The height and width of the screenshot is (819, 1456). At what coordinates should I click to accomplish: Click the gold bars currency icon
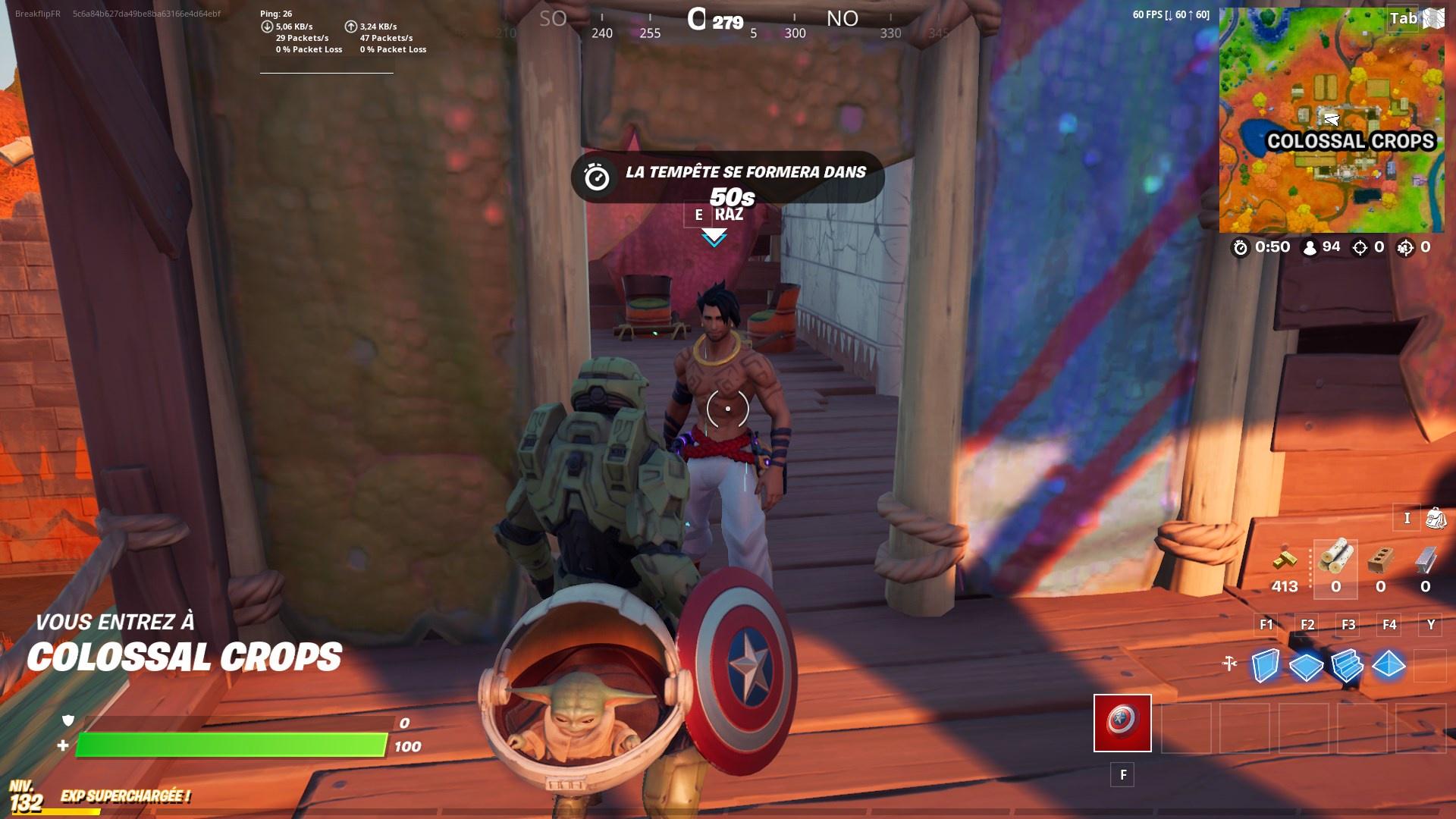pyautogui.click(x=1285, y=561)
